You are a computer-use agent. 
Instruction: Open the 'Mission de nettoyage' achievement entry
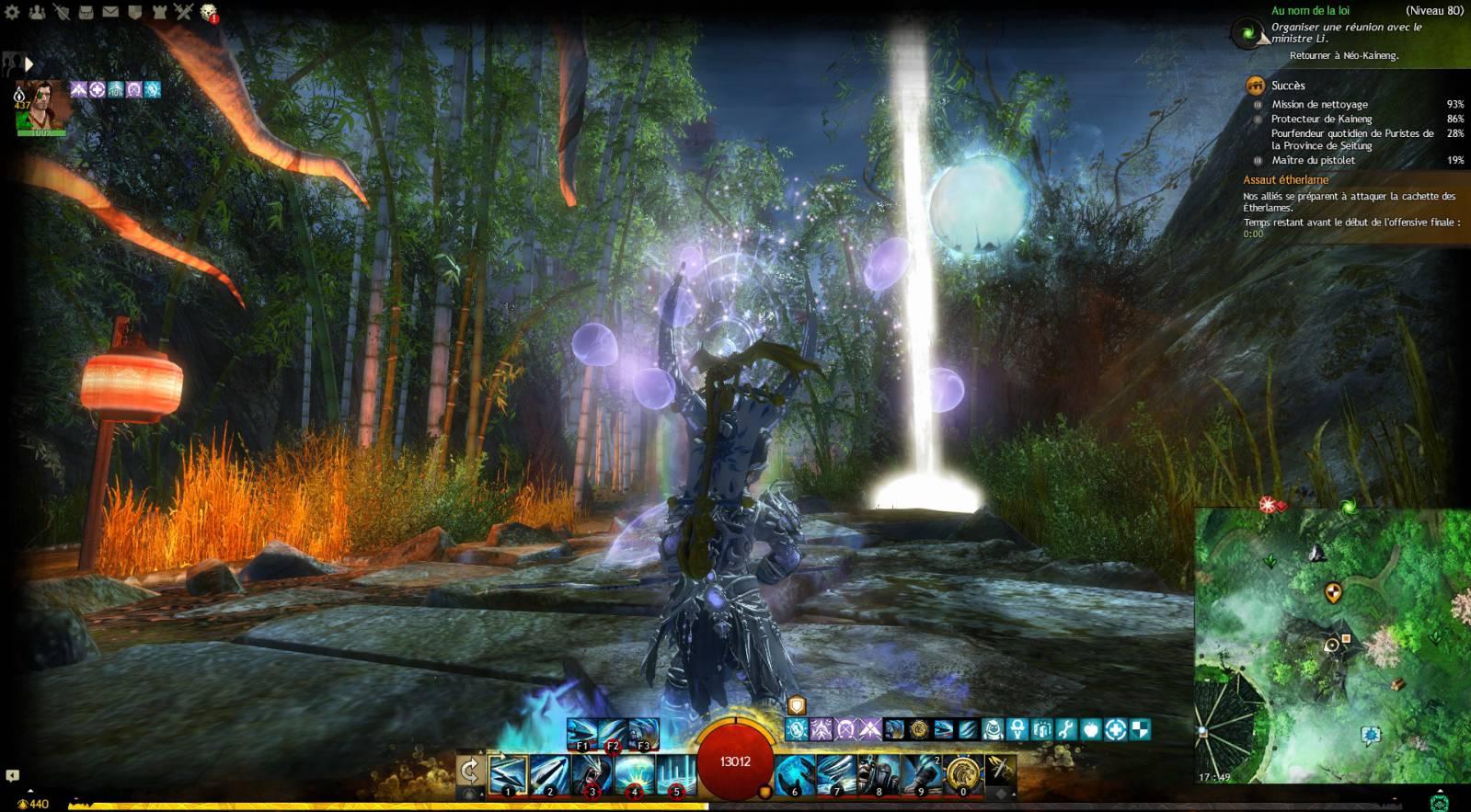[1319, 105]
